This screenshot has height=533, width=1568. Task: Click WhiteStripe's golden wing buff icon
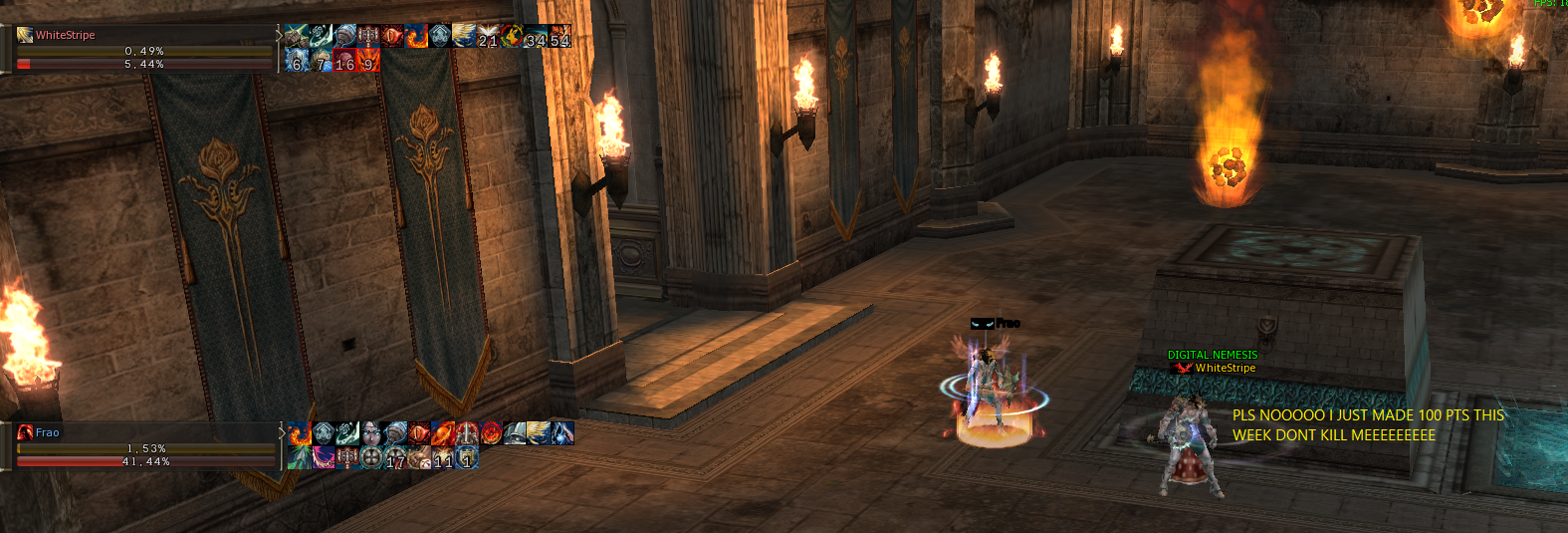[x=464, y=36]
